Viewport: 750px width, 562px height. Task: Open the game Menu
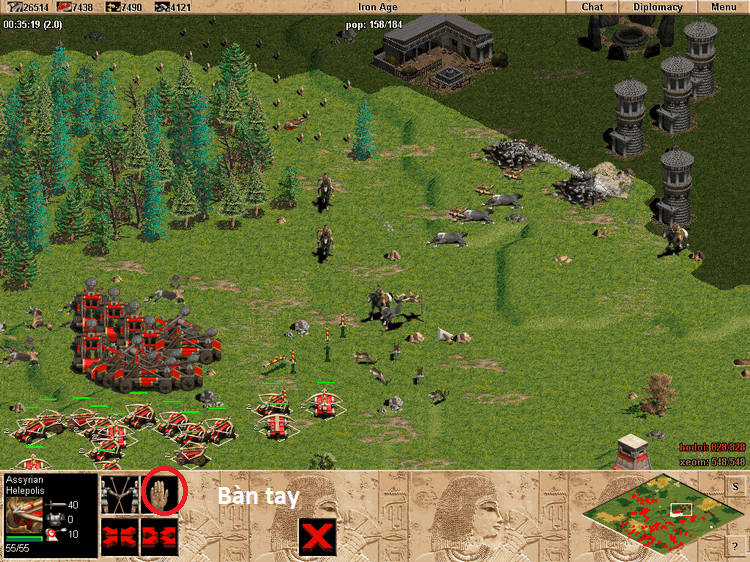coord(723,7)
